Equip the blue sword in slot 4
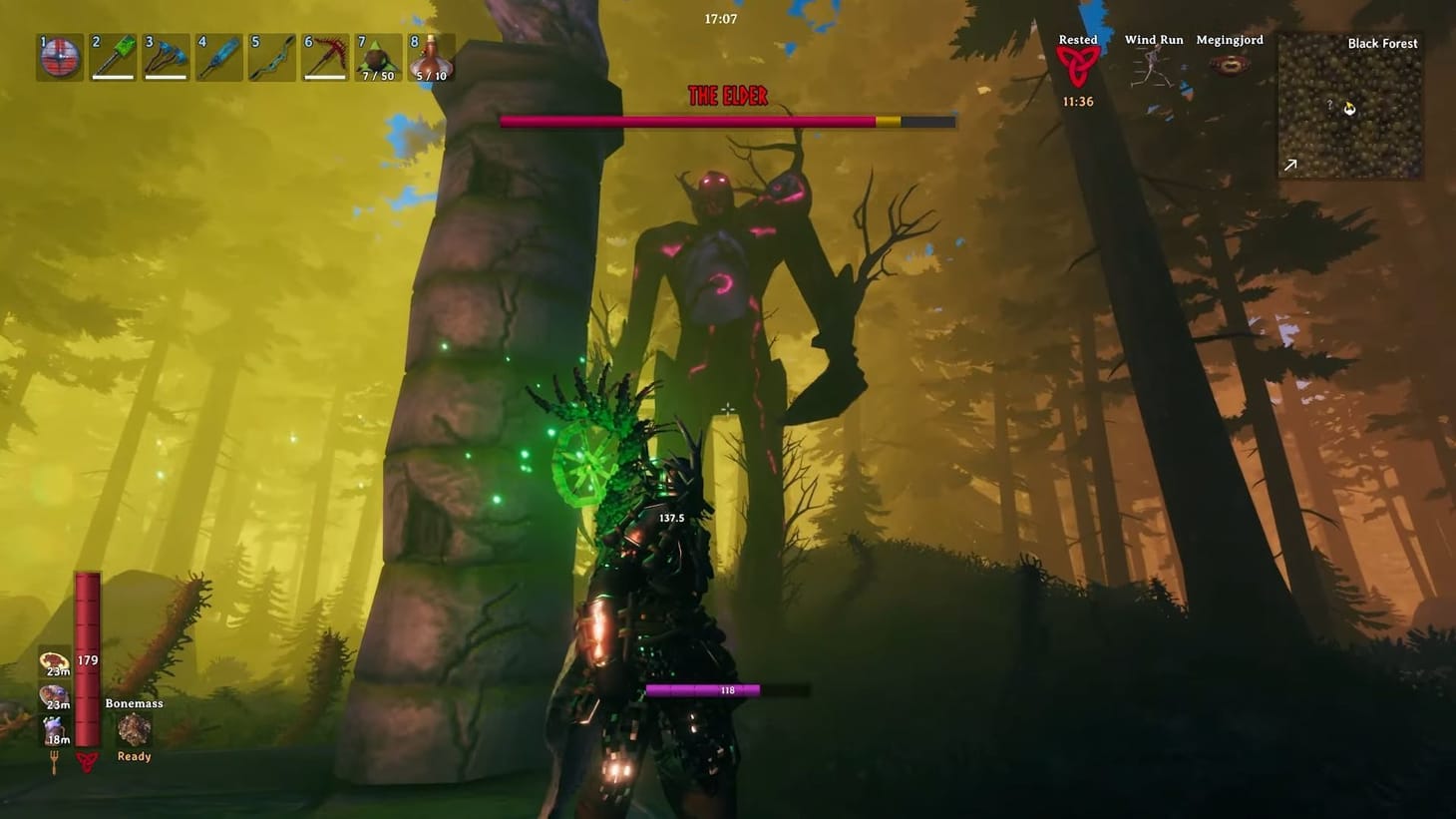This screenshot has width=1456, height=819. click(x=218, y=58)
